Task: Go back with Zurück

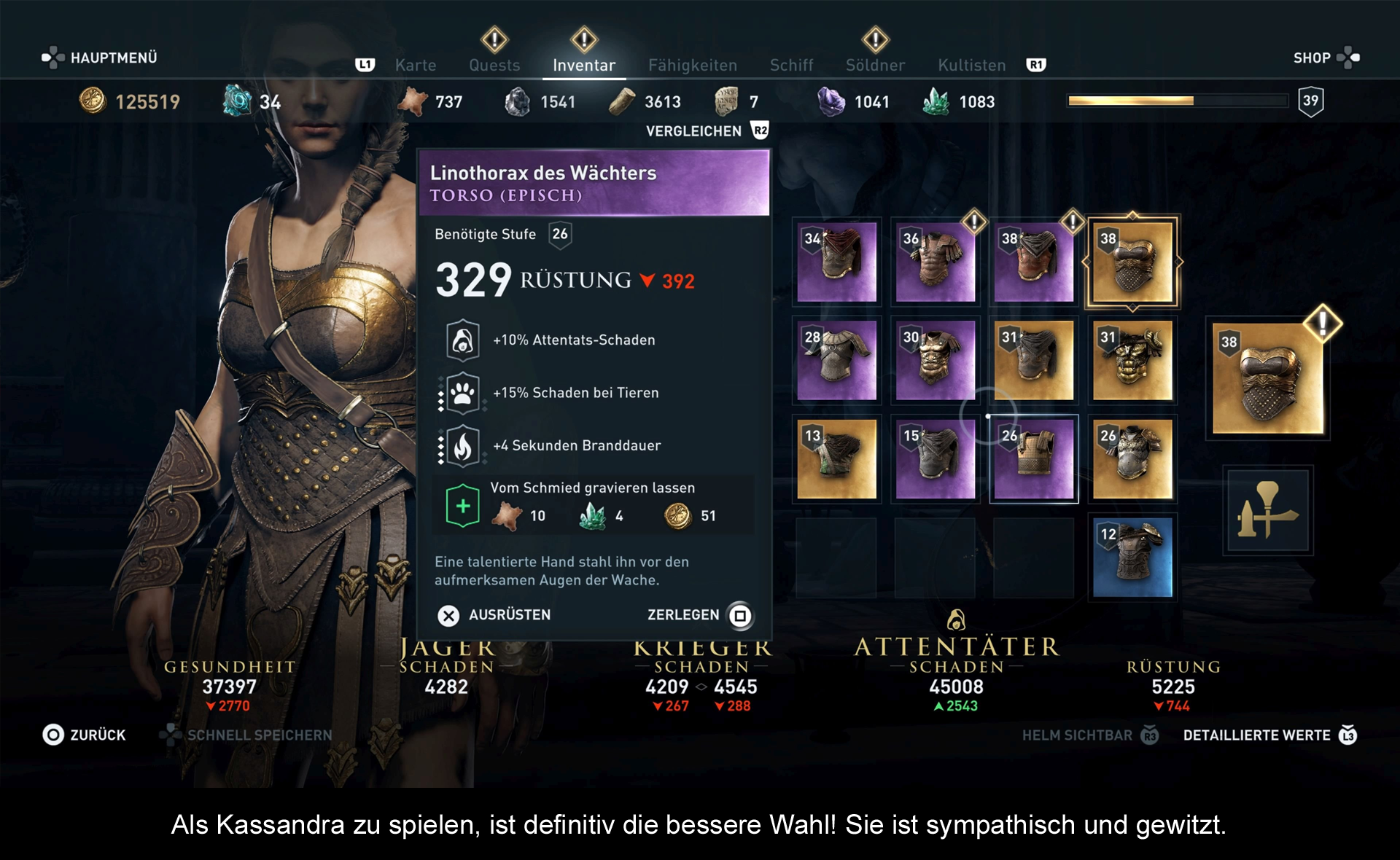Action: (x=85, y=735)
